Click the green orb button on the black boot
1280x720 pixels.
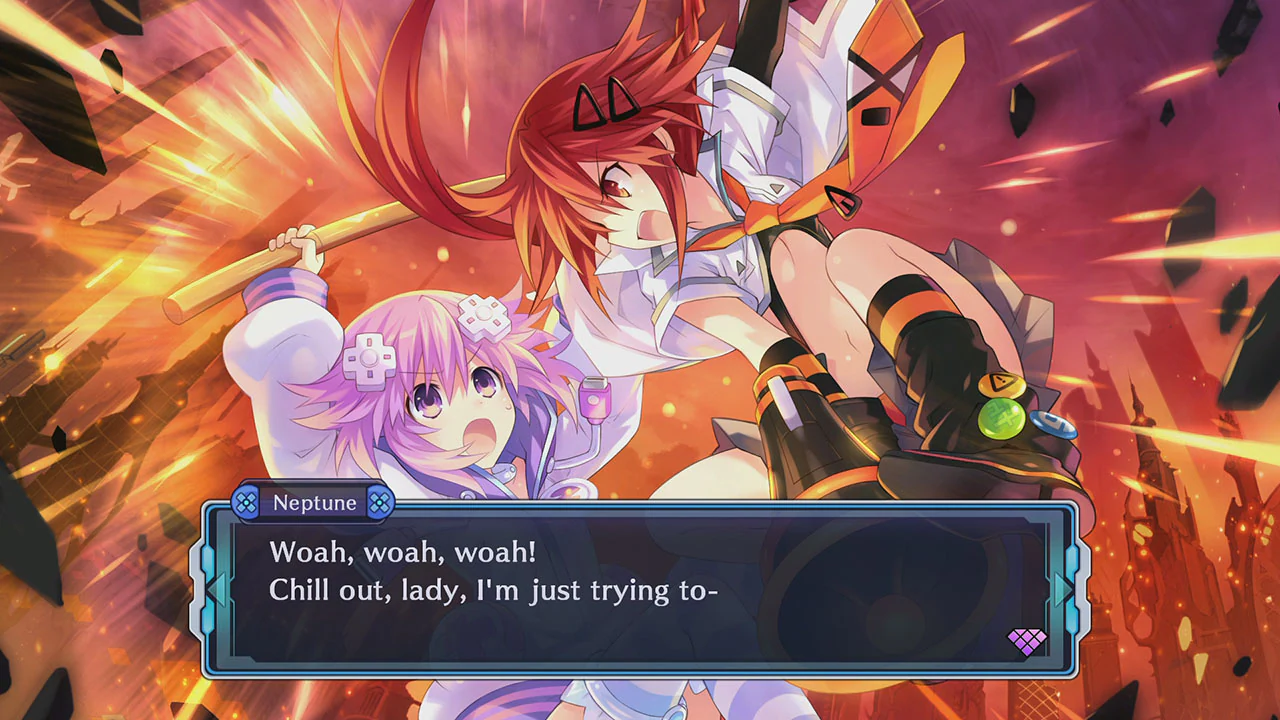1000,421
